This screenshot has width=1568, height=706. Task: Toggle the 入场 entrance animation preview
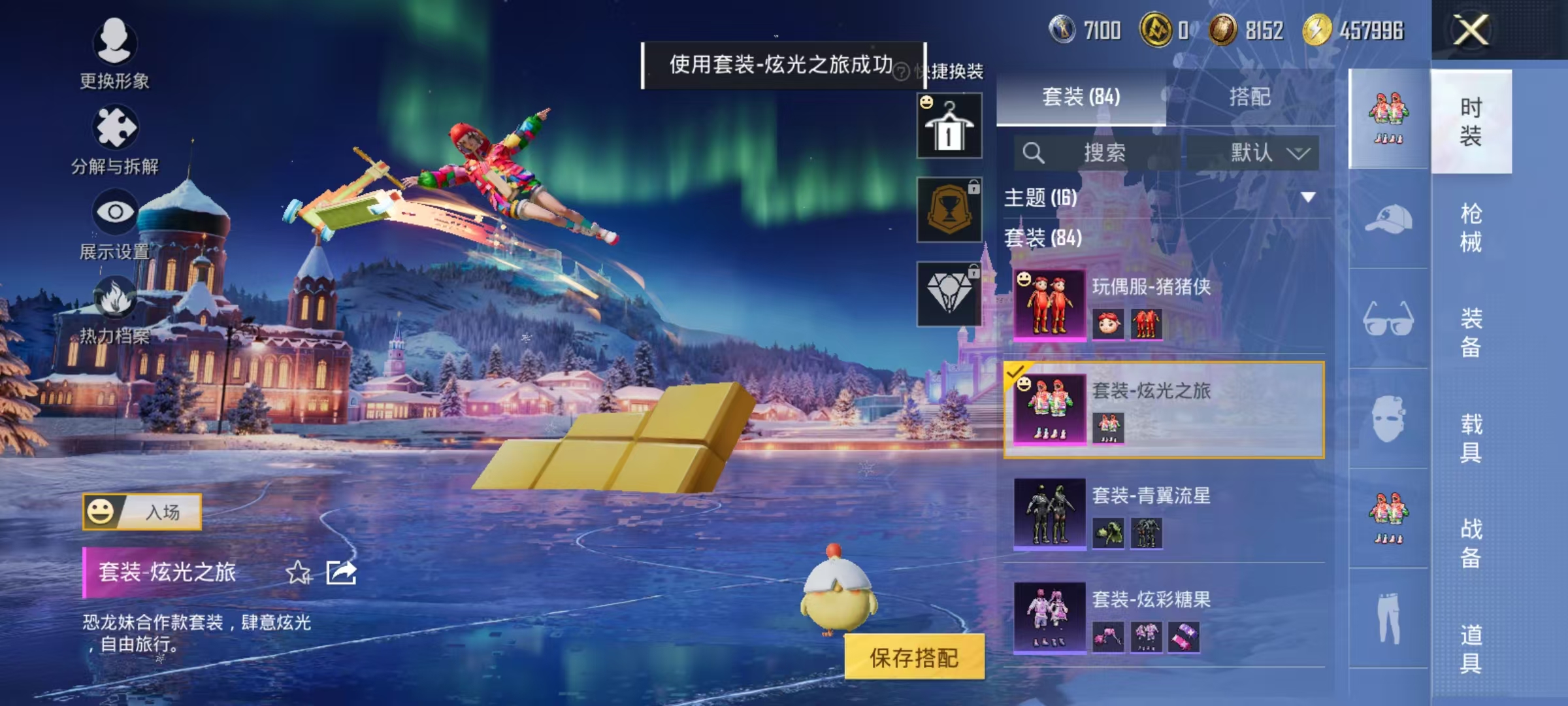[x=142, y=513]
